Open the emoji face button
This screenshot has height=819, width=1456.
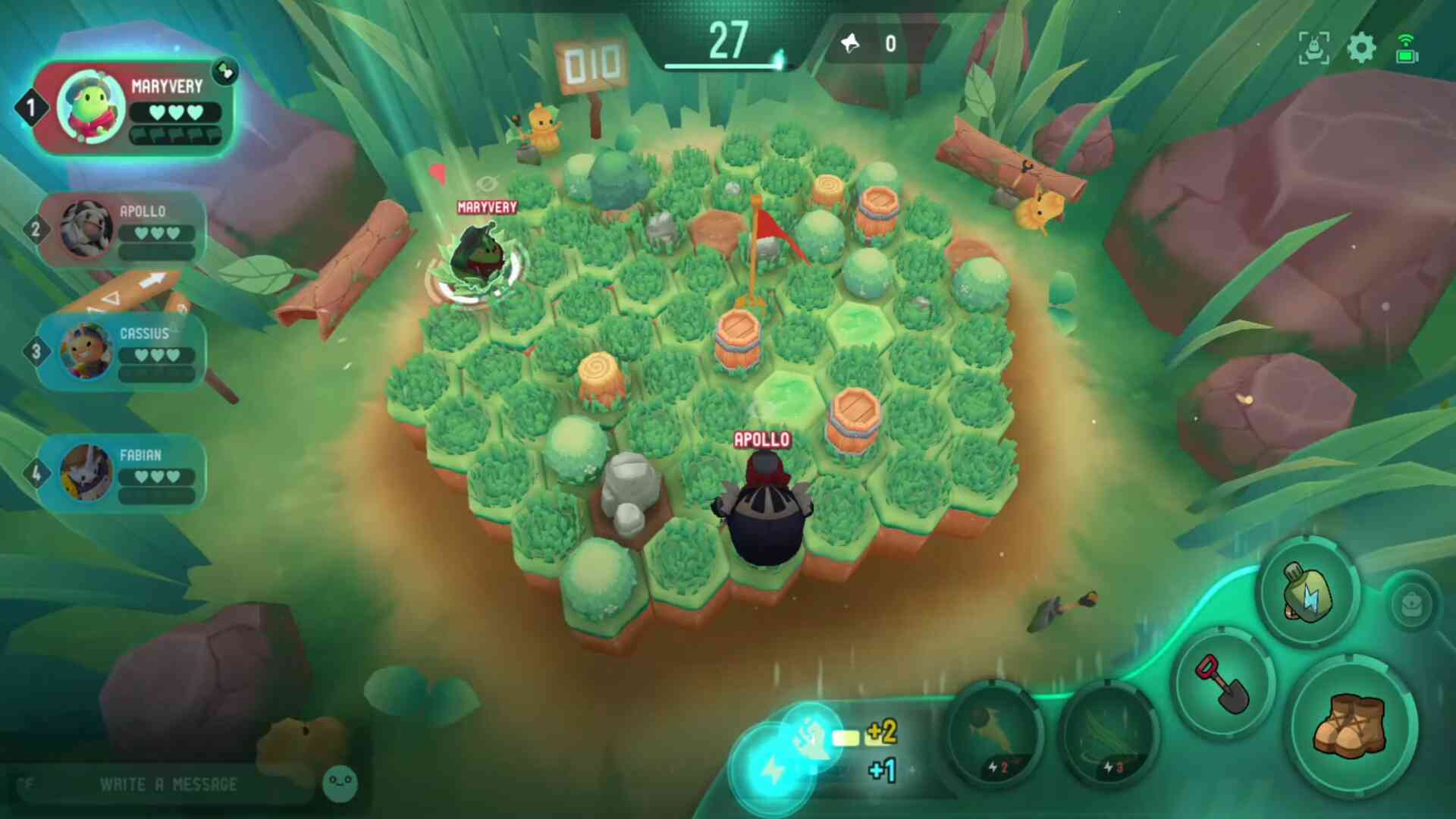tap(340, 783)
